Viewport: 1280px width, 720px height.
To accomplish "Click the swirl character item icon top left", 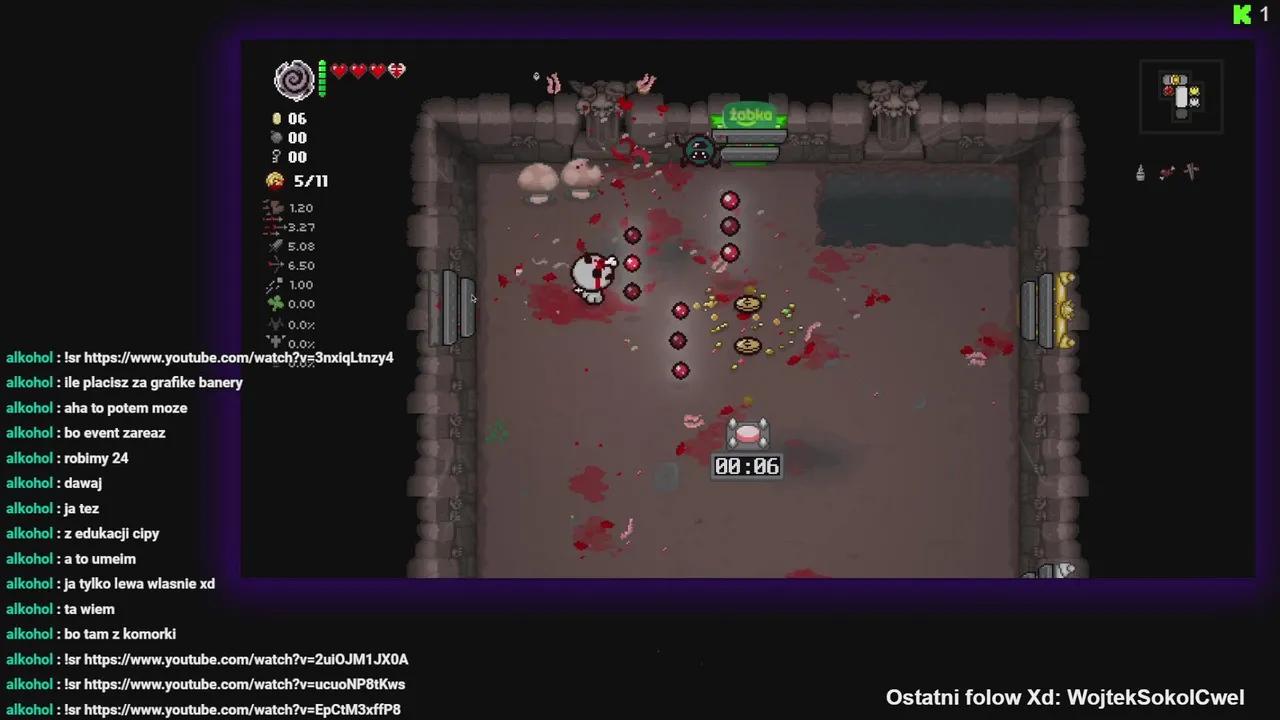I will (294, 80).
